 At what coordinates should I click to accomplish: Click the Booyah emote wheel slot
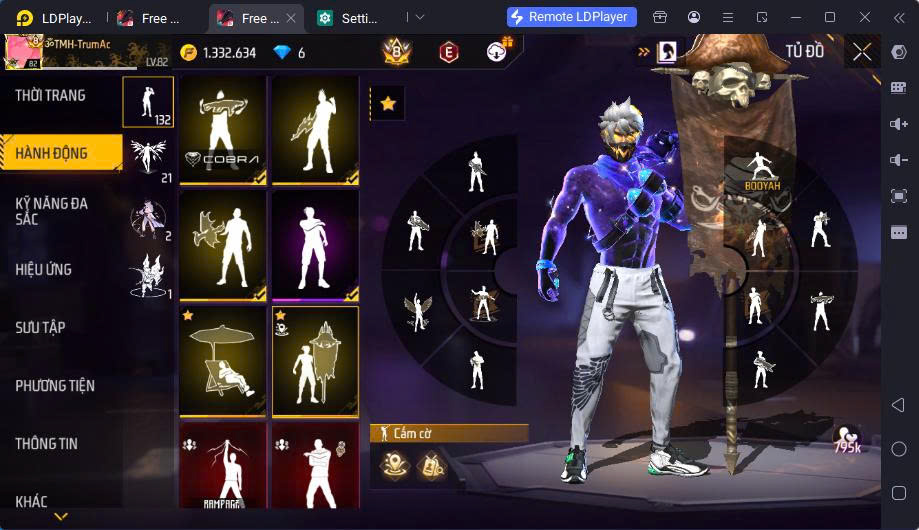(x=762, y=172)
